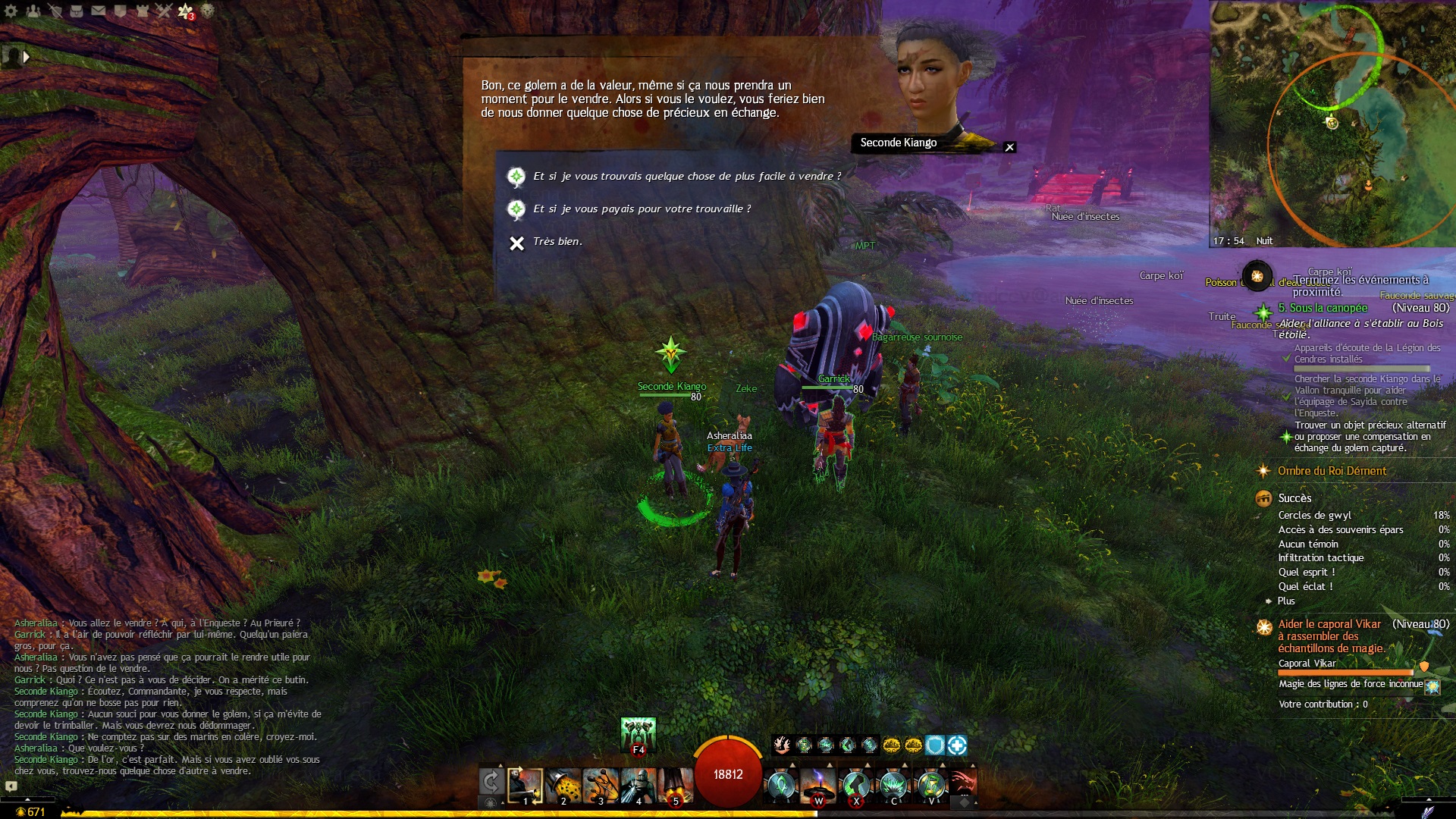
Task: Click the minimap
Action: tap(1332, 121)
